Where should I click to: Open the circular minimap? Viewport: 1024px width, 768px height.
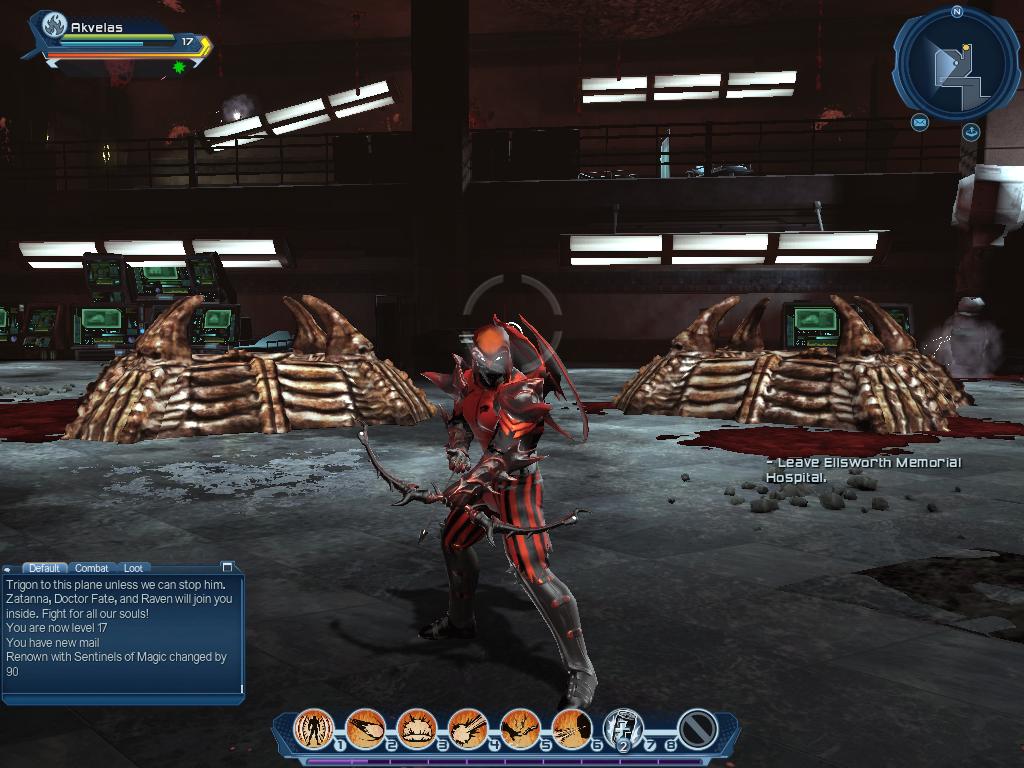pos(955,63)
